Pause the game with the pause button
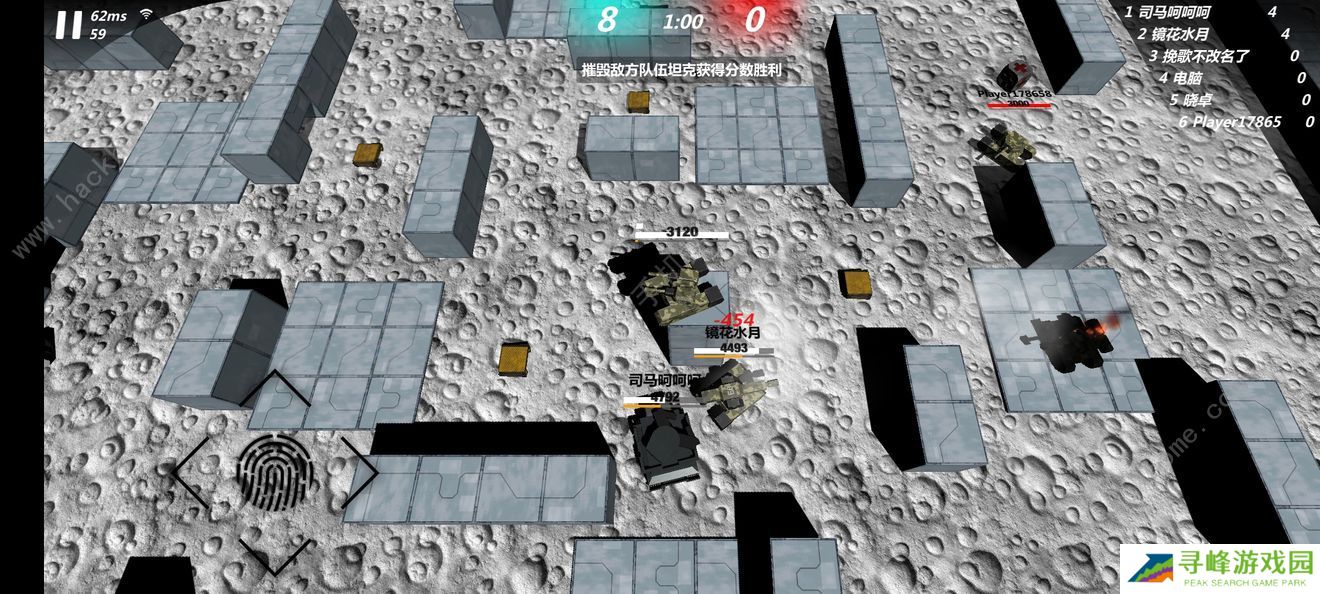The height and width of the screenshot is (594, 1320). (x=68, y=25)
